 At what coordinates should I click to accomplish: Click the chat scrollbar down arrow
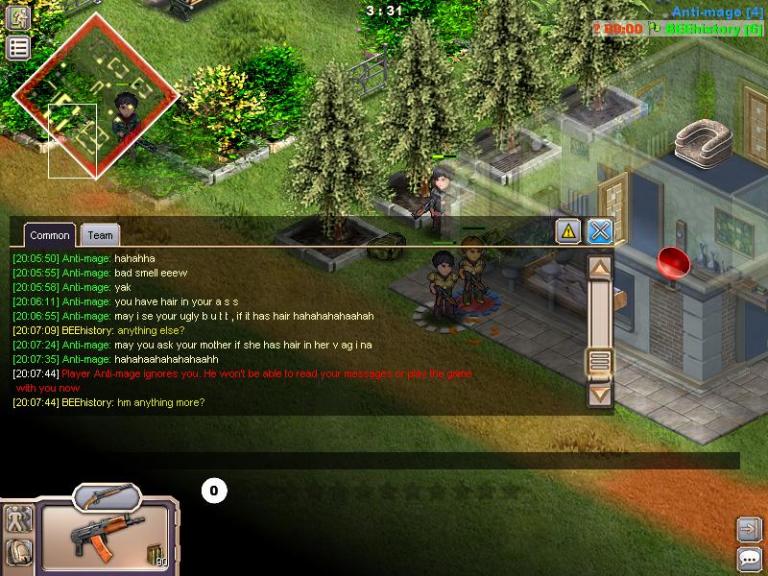tap(599, 395)
